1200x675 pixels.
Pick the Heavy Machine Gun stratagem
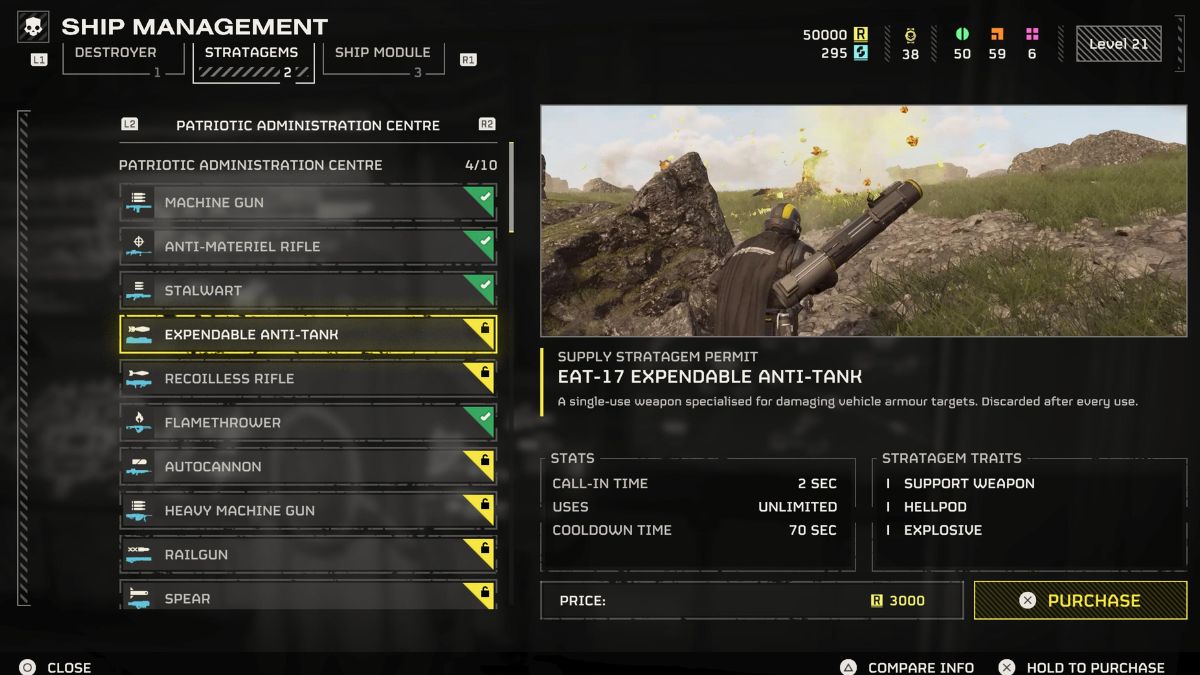(307, 511)
